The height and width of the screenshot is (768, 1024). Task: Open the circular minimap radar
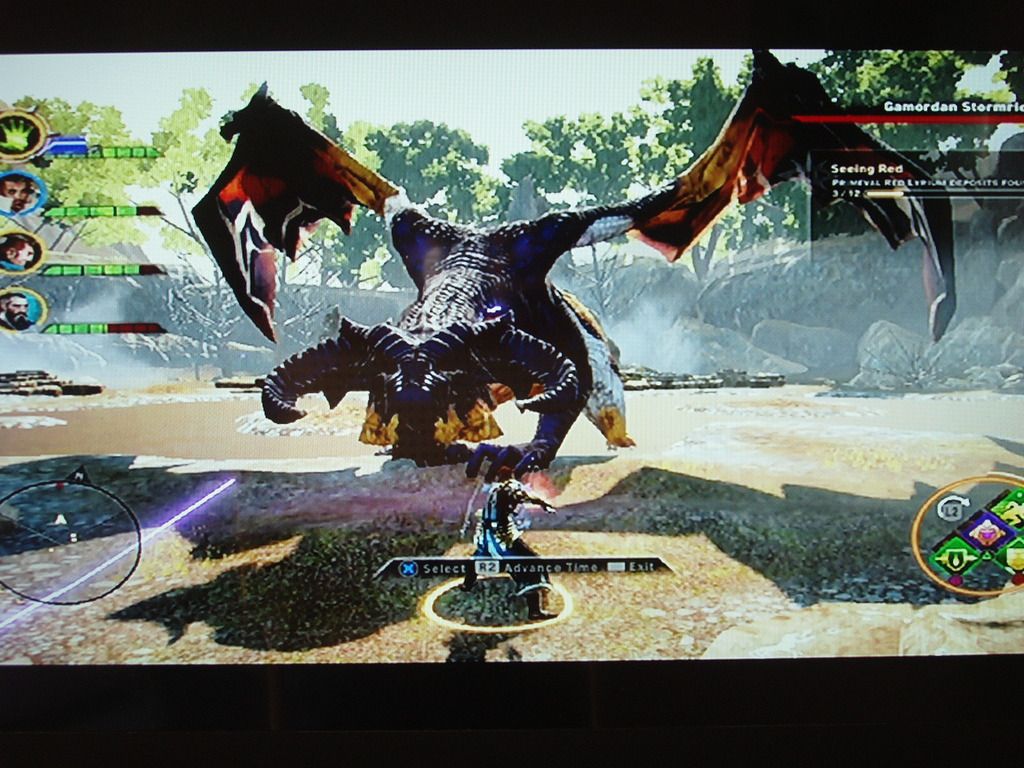(68, 541)
